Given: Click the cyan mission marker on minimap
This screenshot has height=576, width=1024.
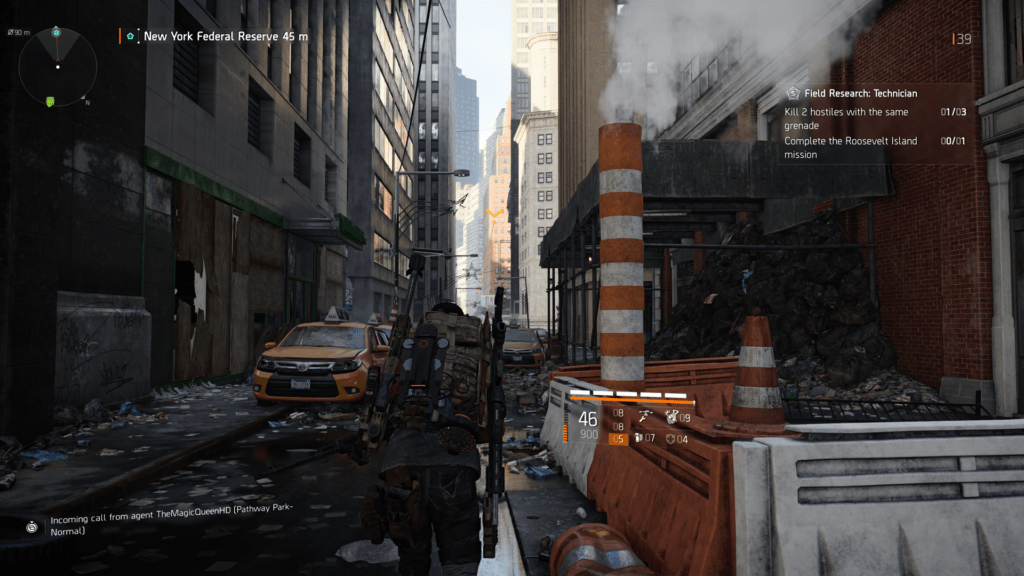Looking at the screenshot, I should [x=58, y=32].
